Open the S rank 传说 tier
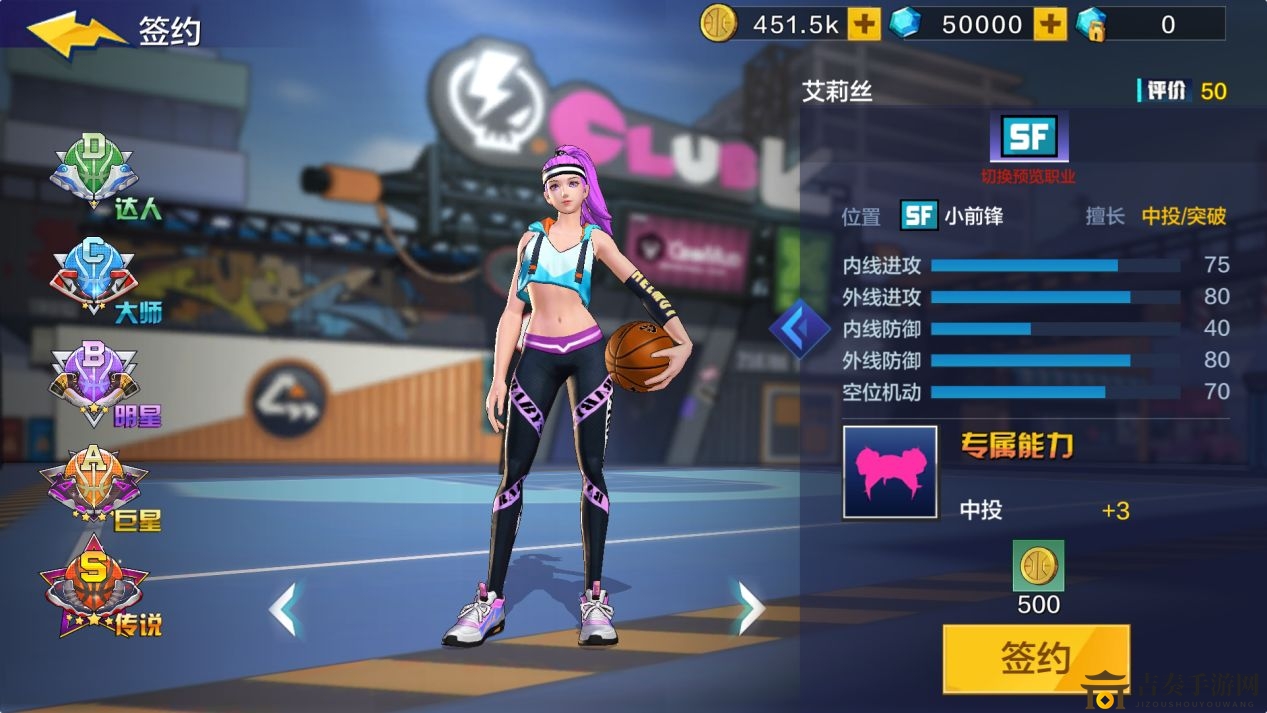Screen dimensions: 1267x713 point(95,595)
